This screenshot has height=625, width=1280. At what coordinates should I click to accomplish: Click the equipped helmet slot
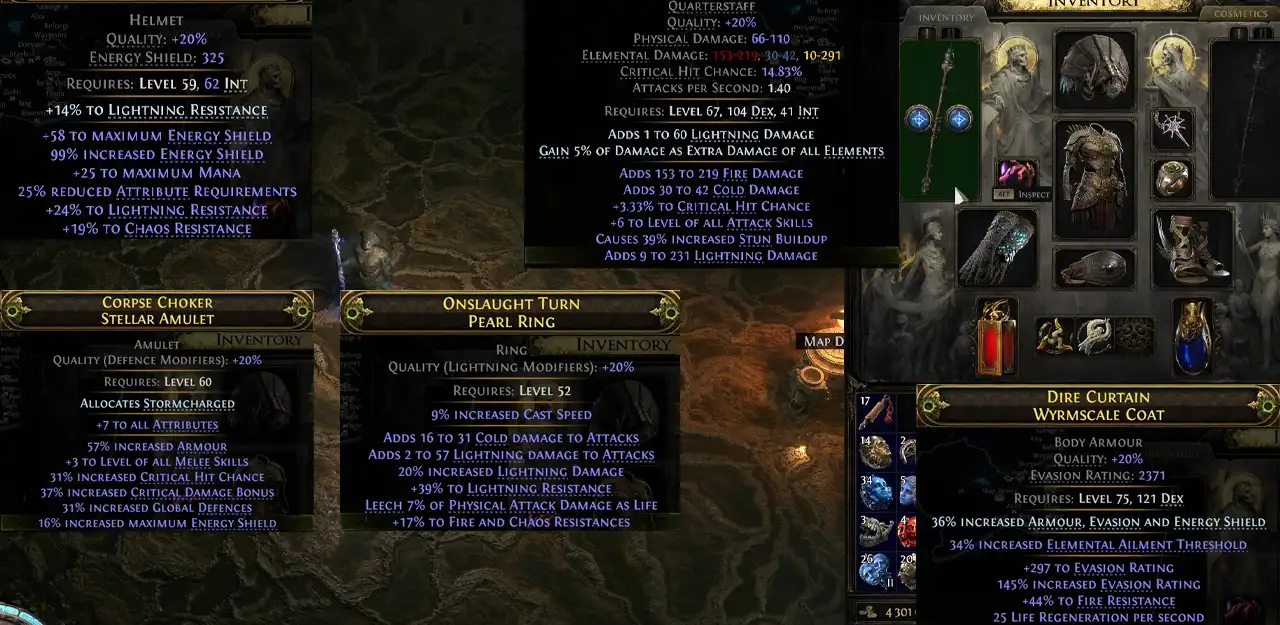(1095, 68)
